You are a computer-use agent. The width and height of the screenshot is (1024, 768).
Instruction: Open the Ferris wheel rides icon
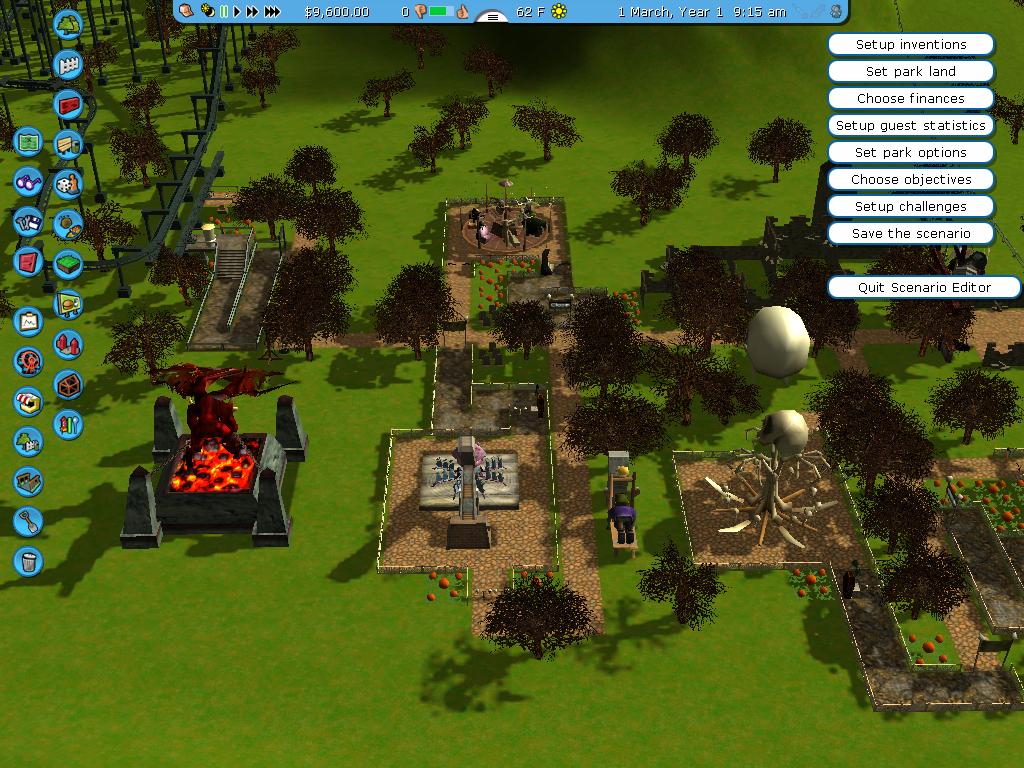point(28,361)
